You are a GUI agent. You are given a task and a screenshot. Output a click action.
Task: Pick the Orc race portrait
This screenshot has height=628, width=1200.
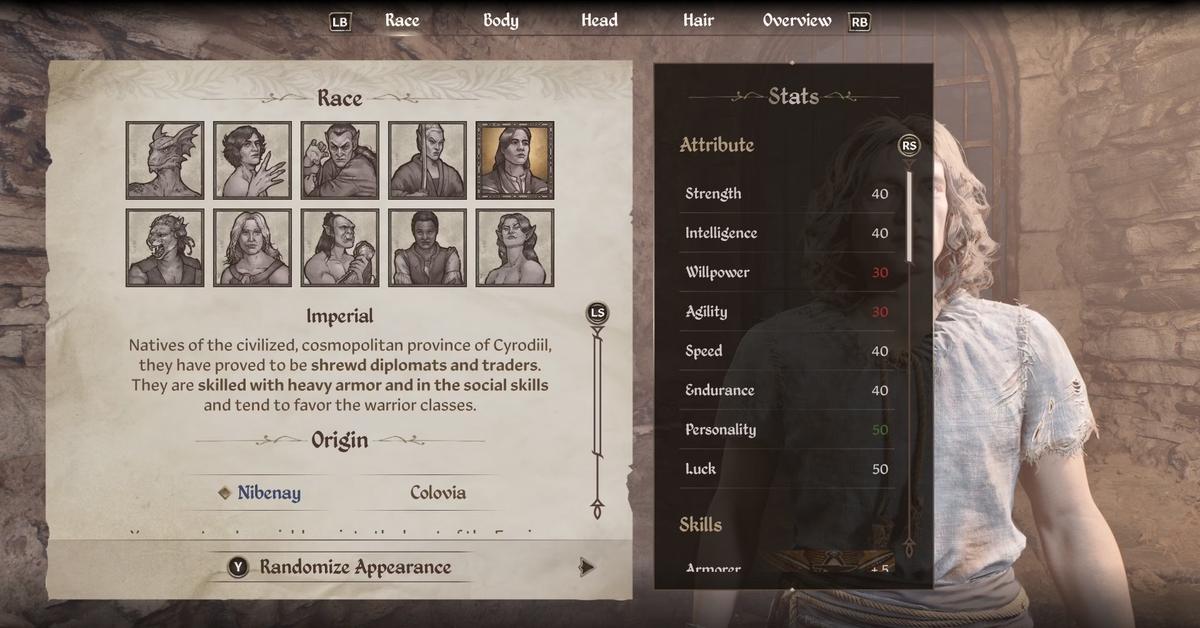340,247
